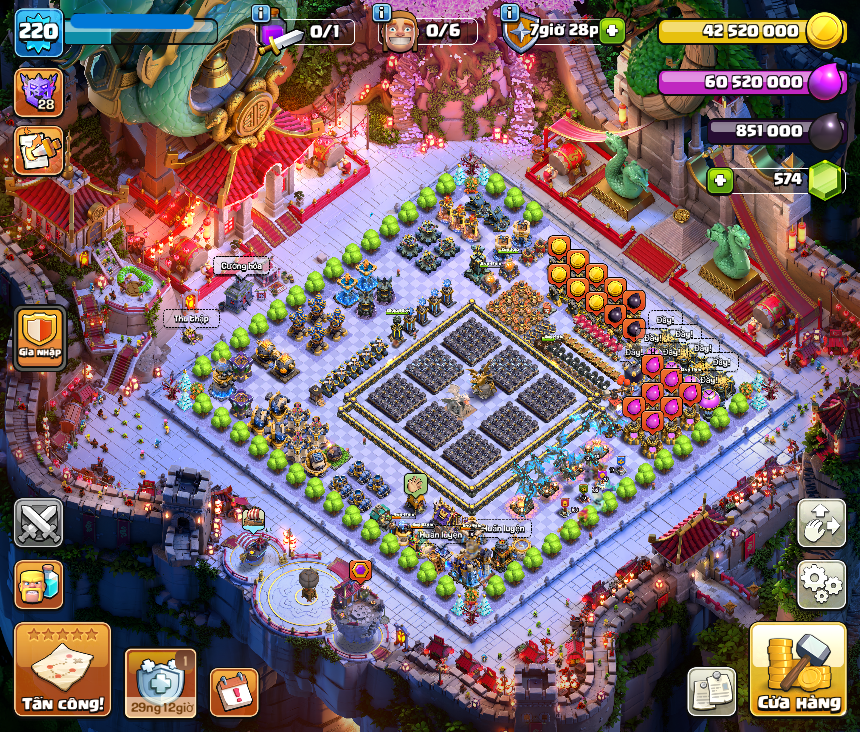Open the calendar events icon
This screenshot has height=732, width=860.
234,691
